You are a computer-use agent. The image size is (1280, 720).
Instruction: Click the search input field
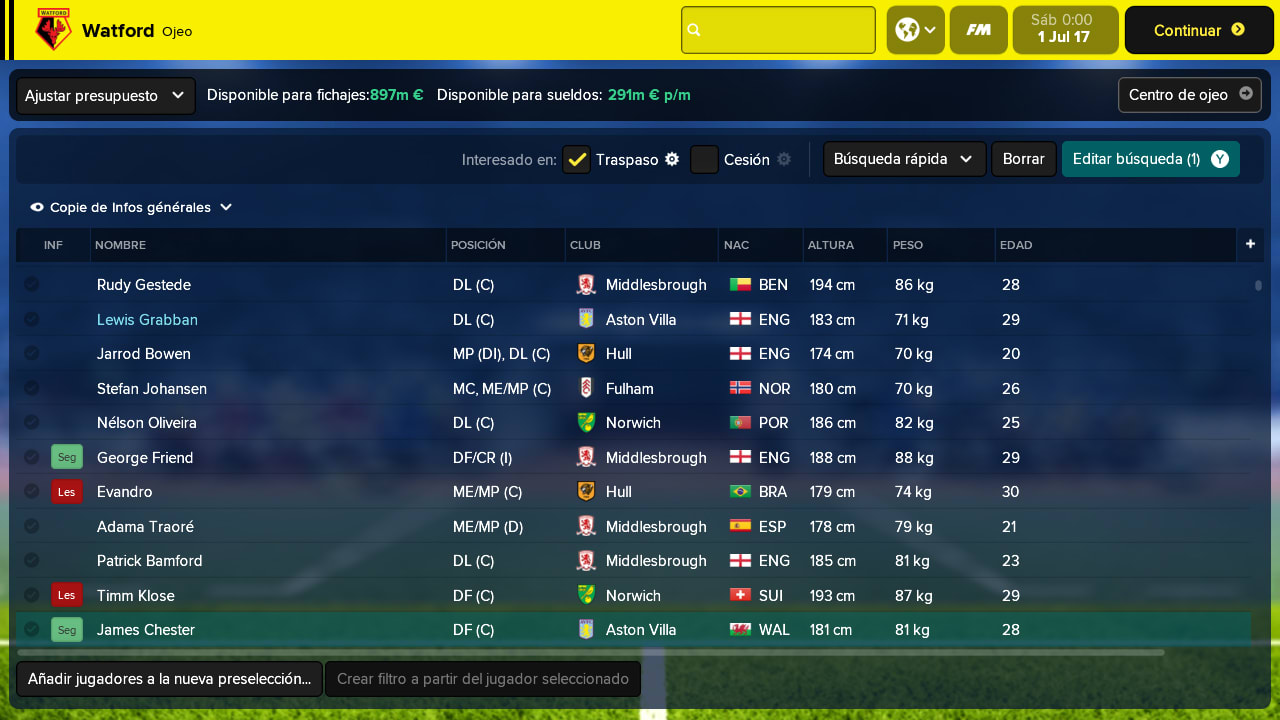coord(778,30)
